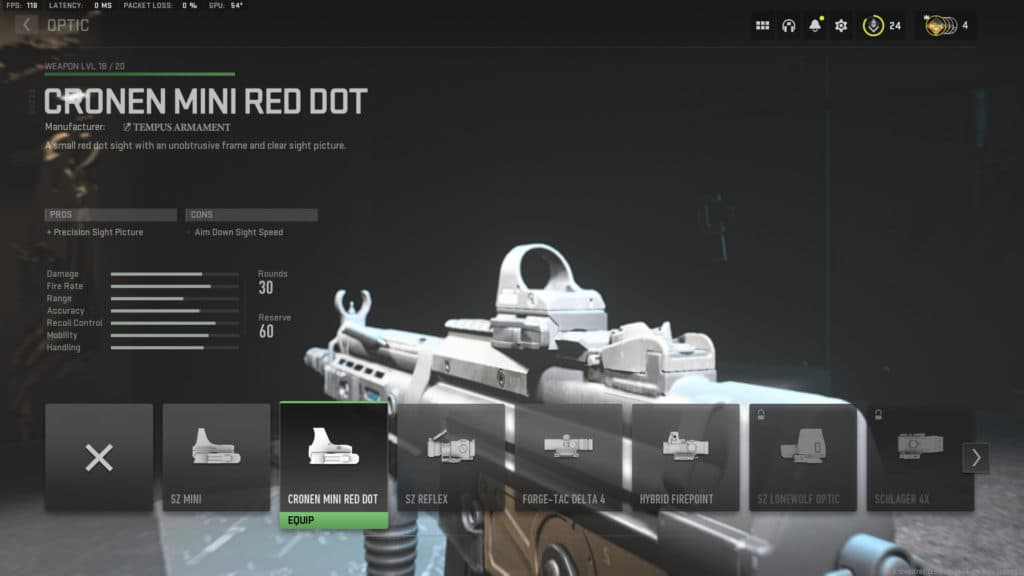Open the grid menu icon
This screenshot has height=576, width=1024.
[763, 26]
